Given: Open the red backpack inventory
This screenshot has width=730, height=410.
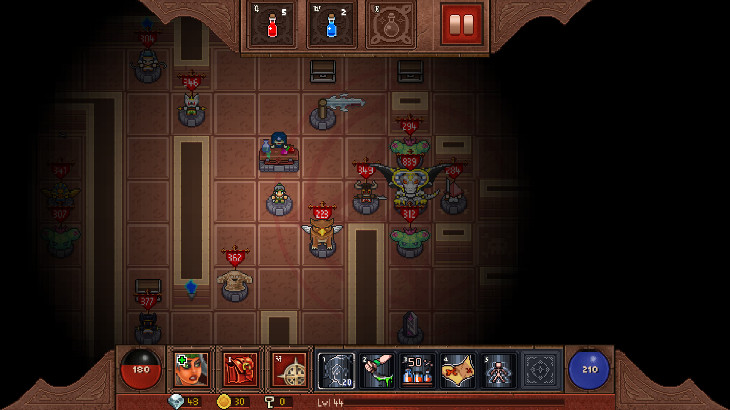Looking at the screenshot, I should coord(240,369).
